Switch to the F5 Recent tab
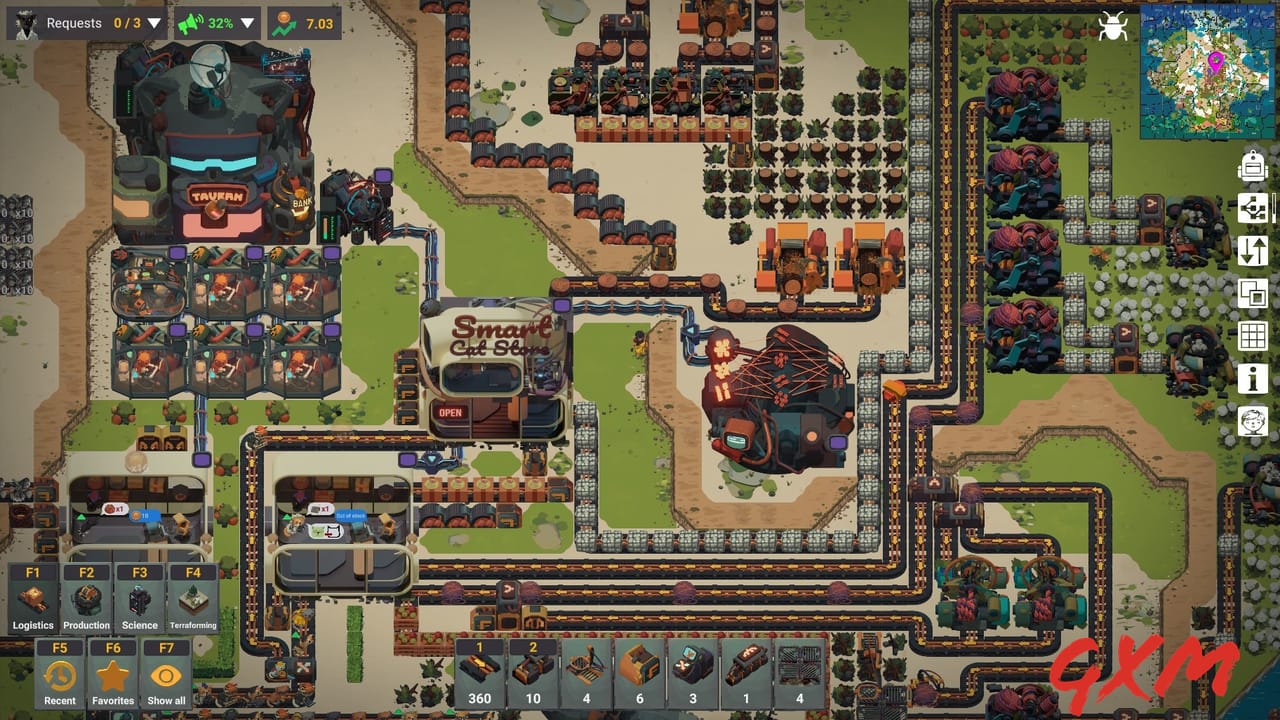Viewport: 1280px width, 720px height. click(x=59, y=677)
